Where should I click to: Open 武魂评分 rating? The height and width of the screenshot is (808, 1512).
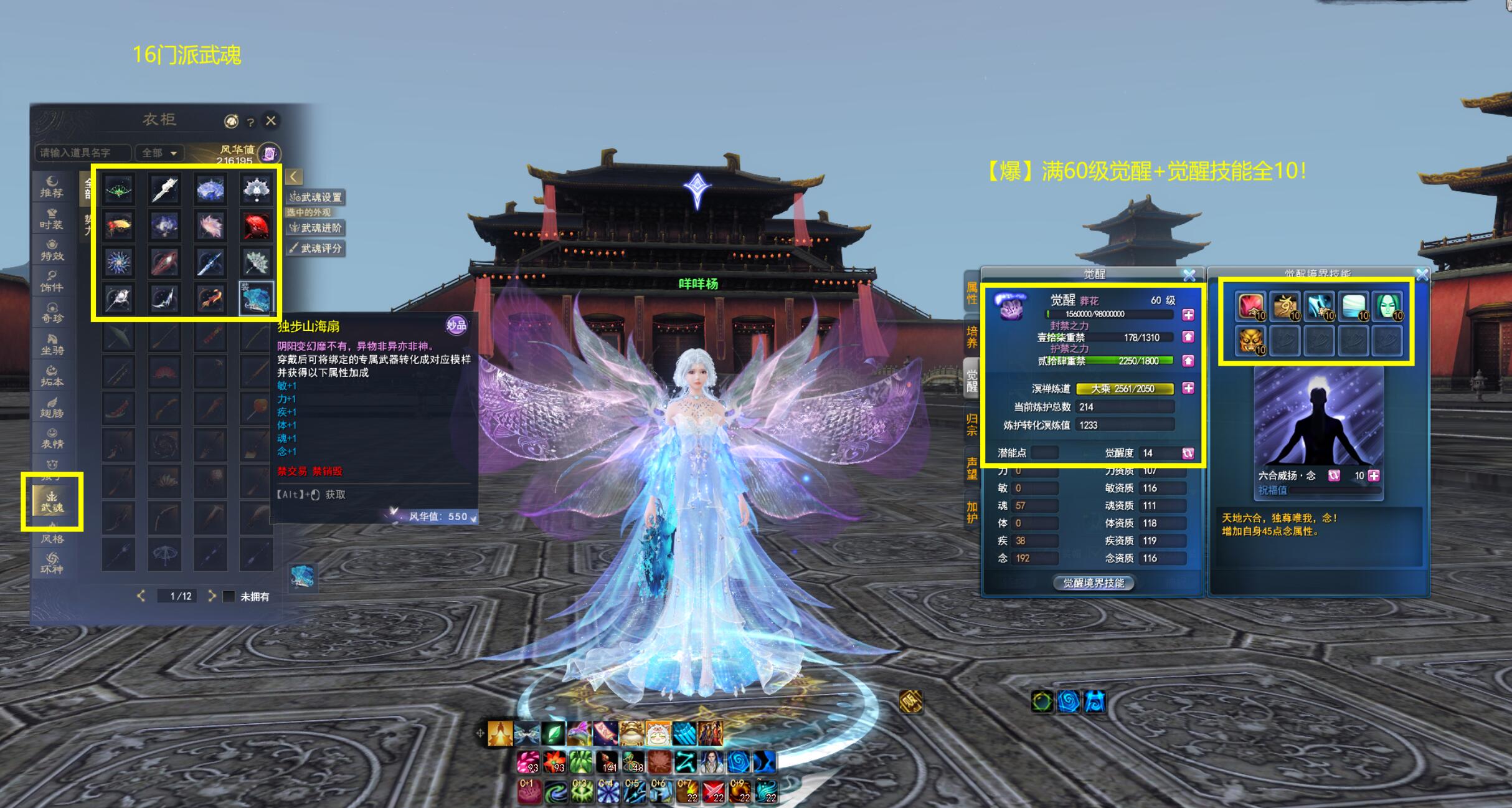pos(316,248)
